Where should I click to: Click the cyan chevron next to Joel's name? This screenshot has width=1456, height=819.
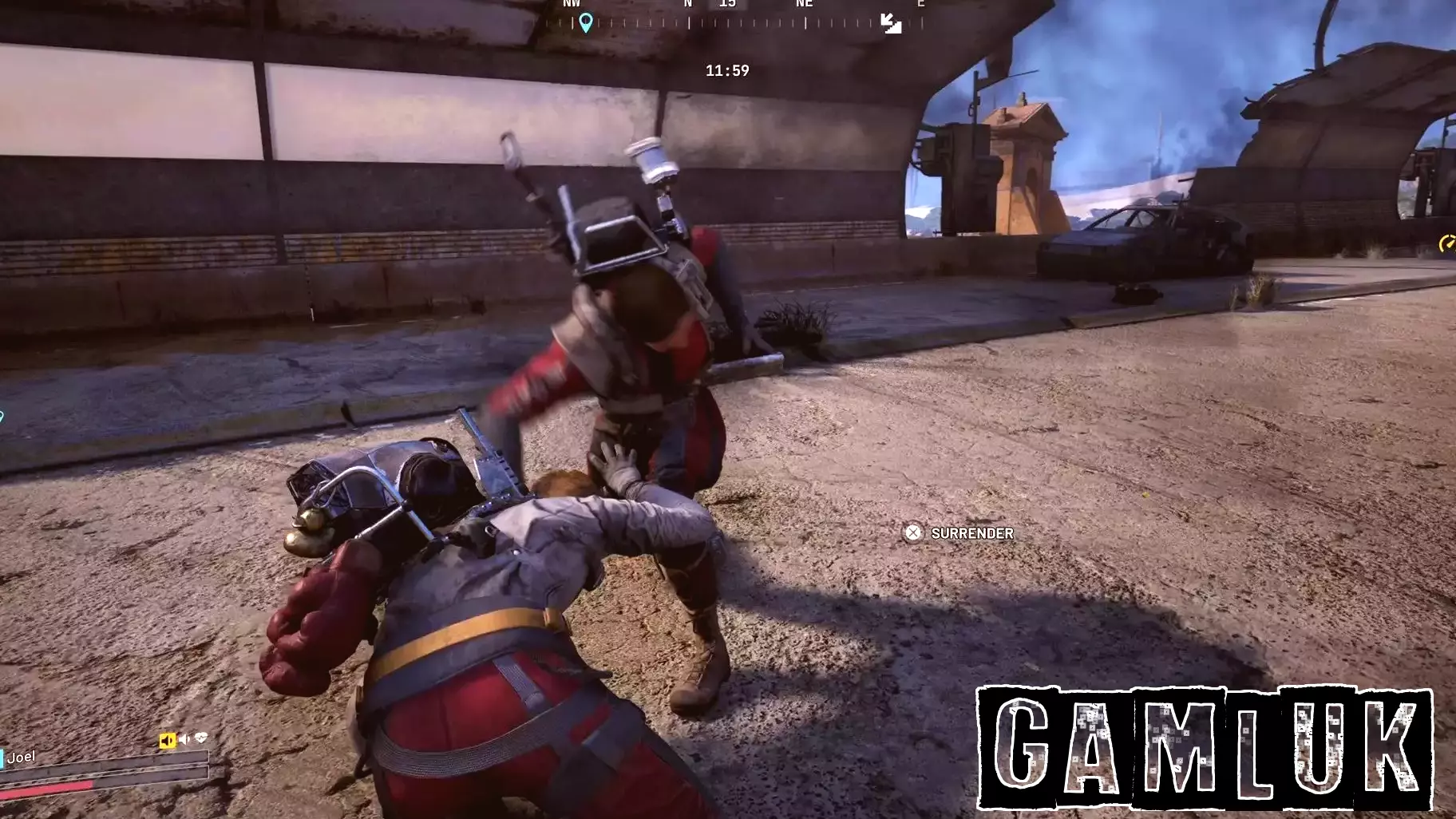coord(2,758)
